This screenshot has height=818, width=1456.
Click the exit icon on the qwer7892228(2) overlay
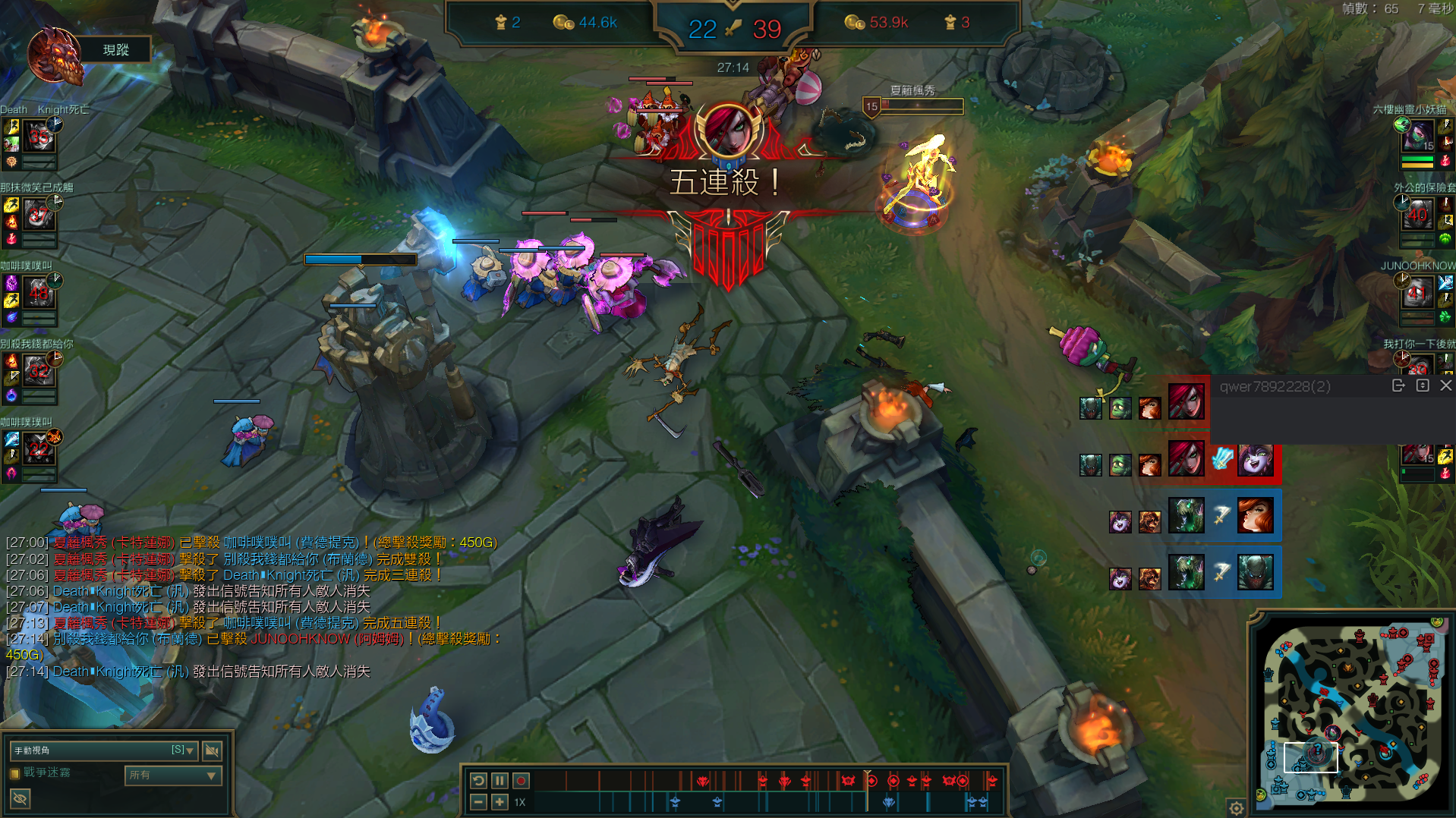pos(1398,386)
